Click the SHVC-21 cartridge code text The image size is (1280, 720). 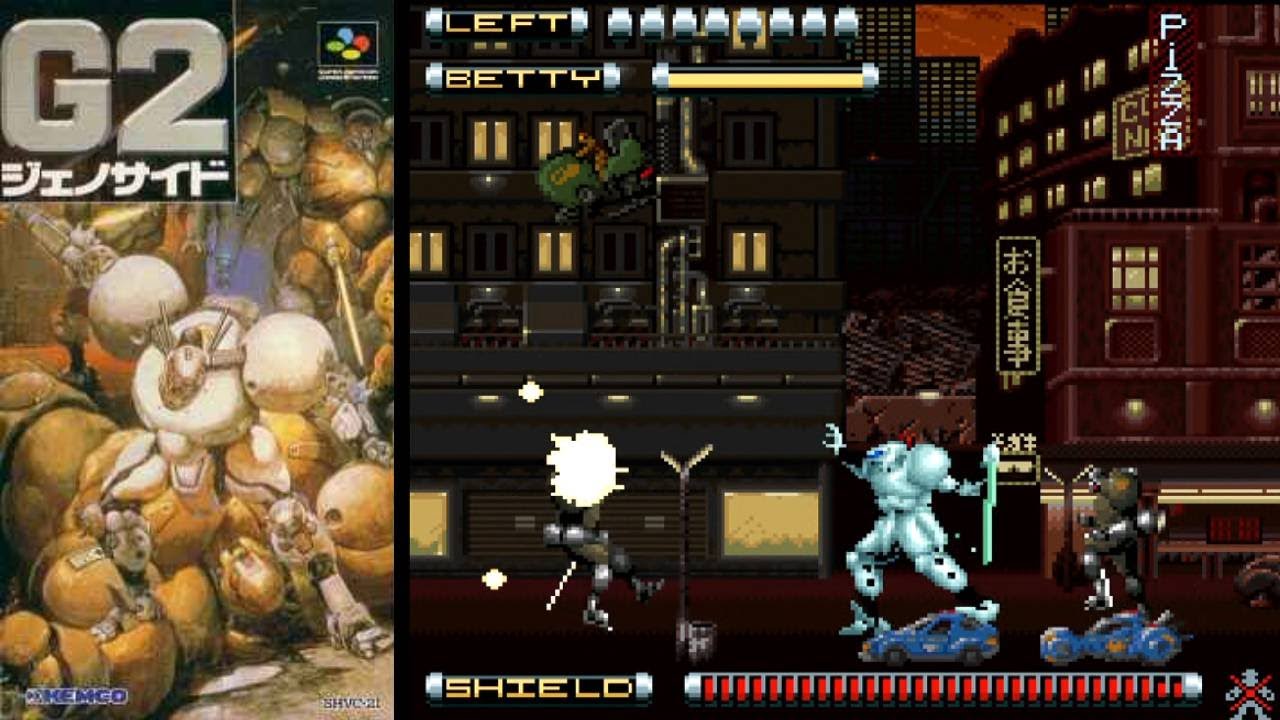352,704
